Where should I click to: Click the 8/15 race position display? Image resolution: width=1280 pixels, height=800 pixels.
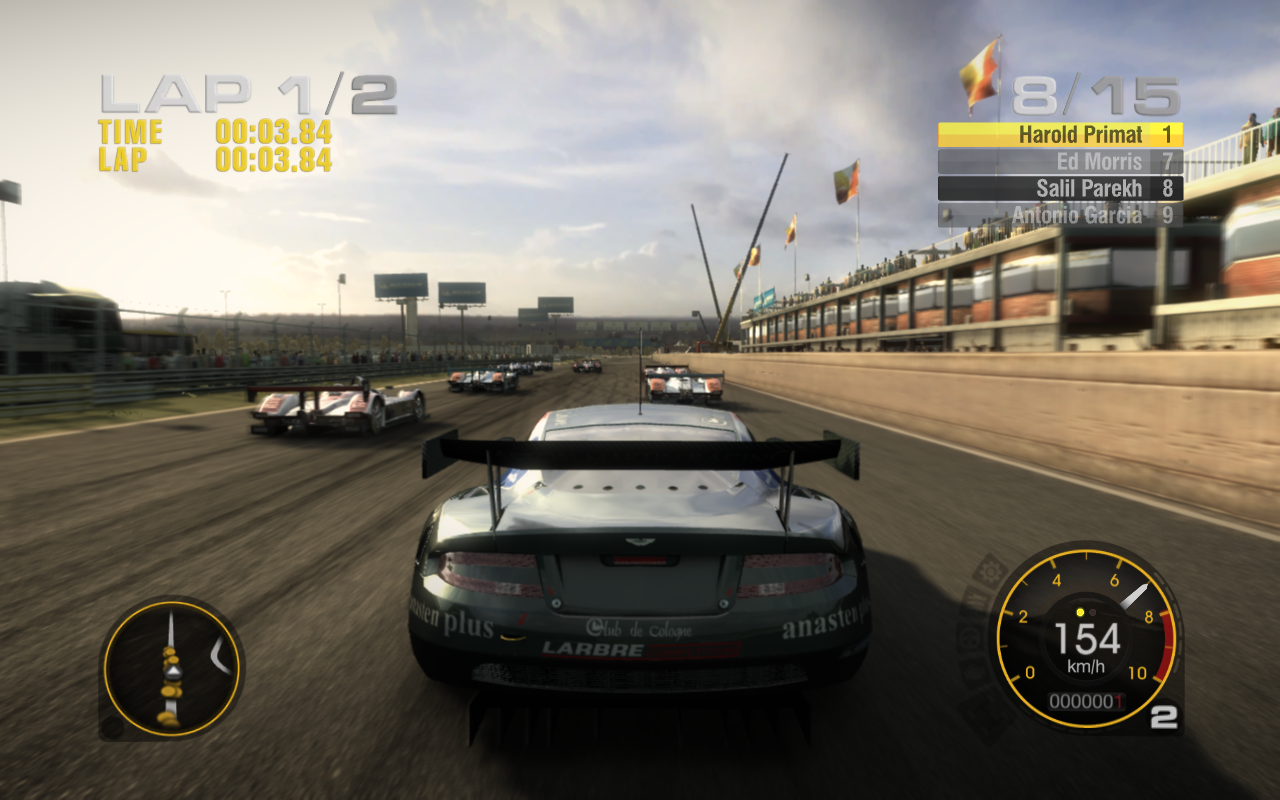point(1092,95)
